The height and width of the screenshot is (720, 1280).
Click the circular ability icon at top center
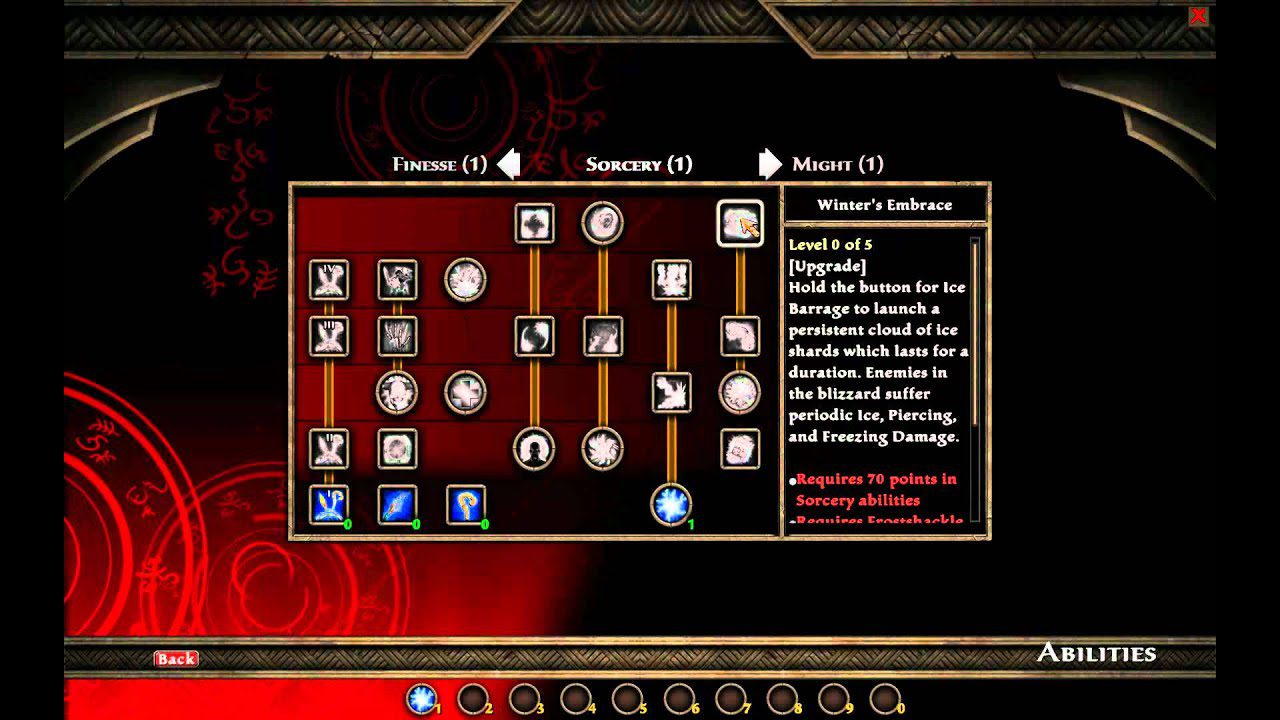[x=603, y=222]
